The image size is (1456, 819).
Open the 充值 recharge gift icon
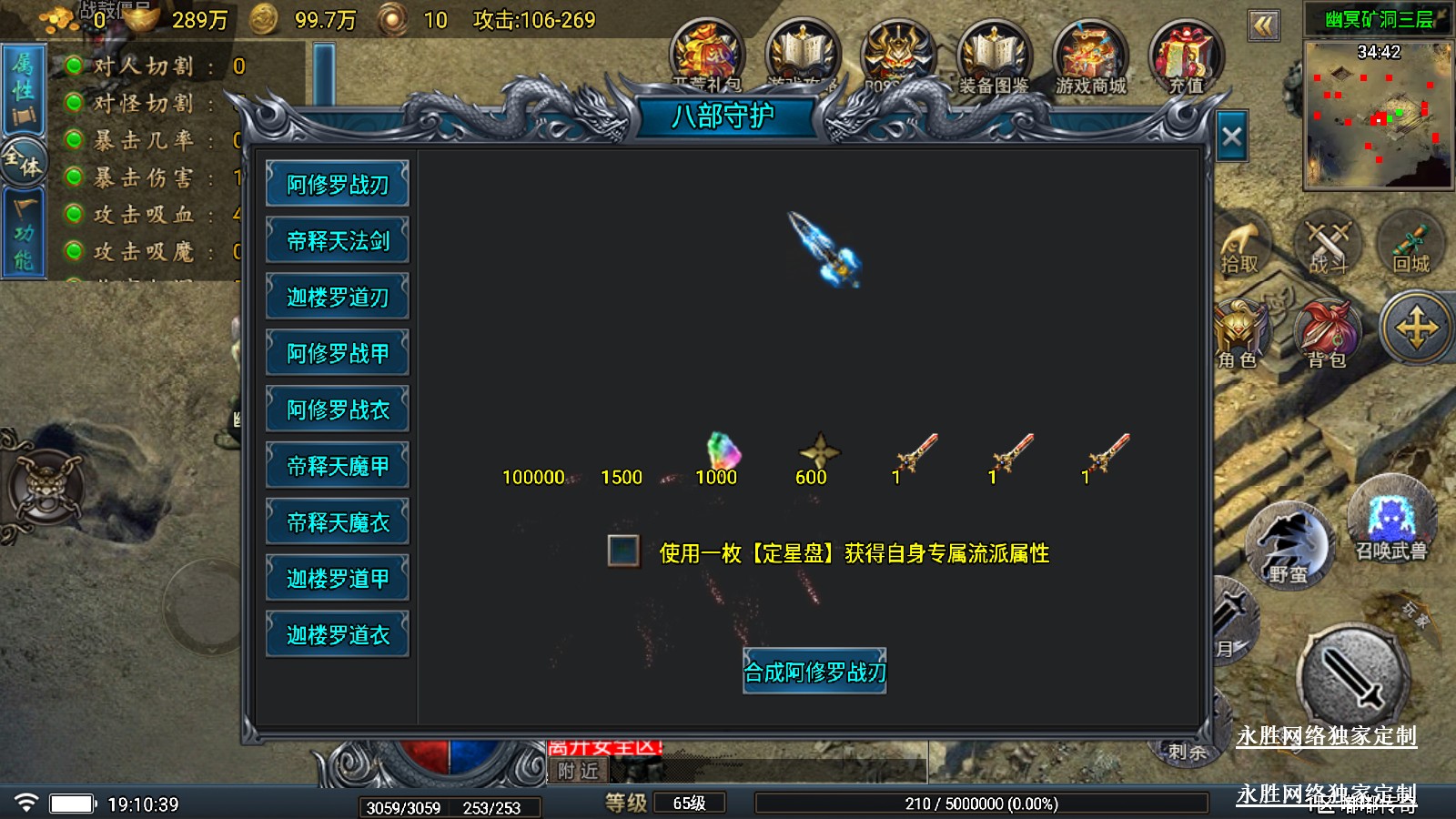coord(1185,58)
